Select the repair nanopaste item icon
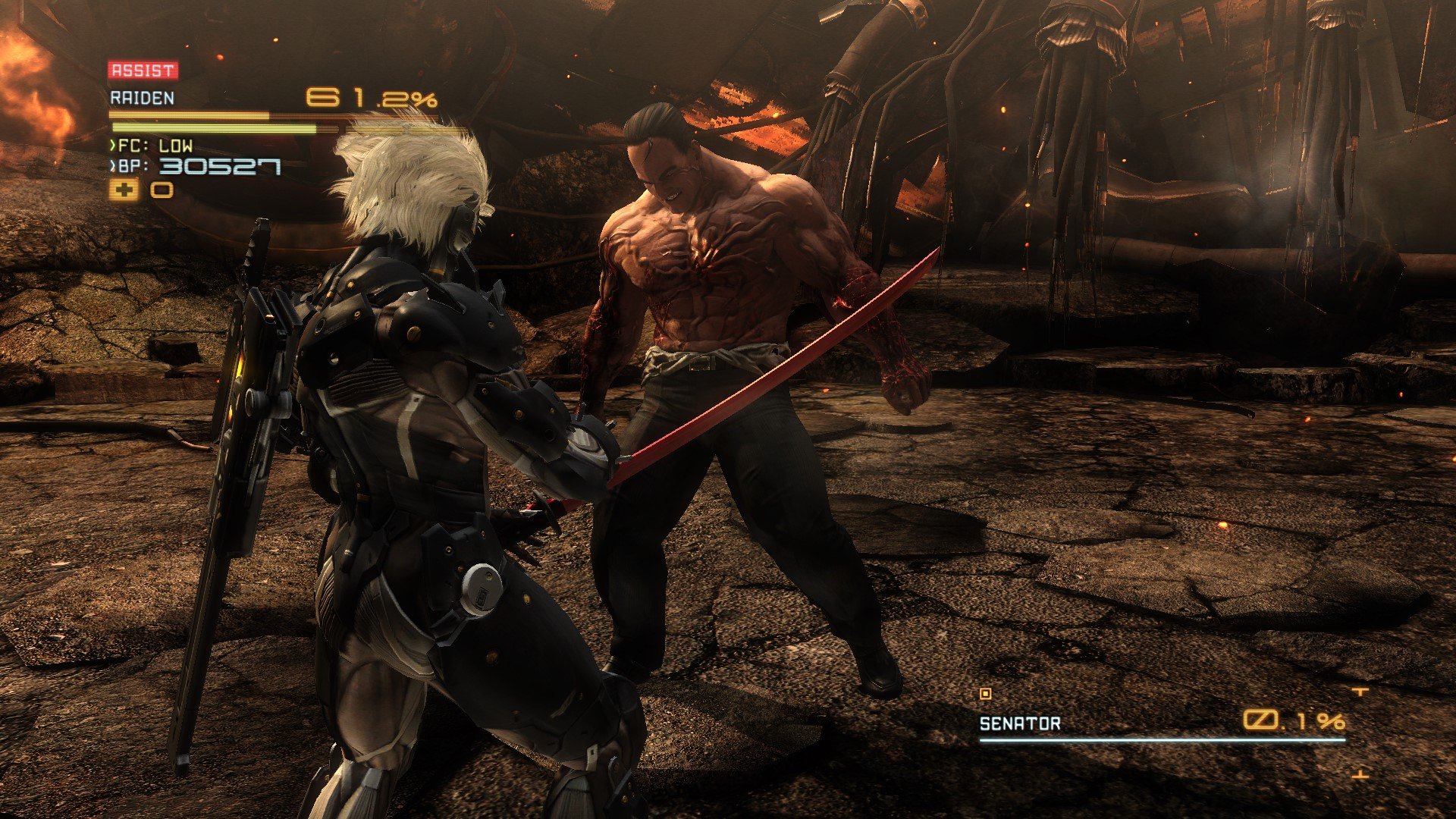The width and height of the screenshot is (1456, 819). pyautogui.click(x=124, y=190)
